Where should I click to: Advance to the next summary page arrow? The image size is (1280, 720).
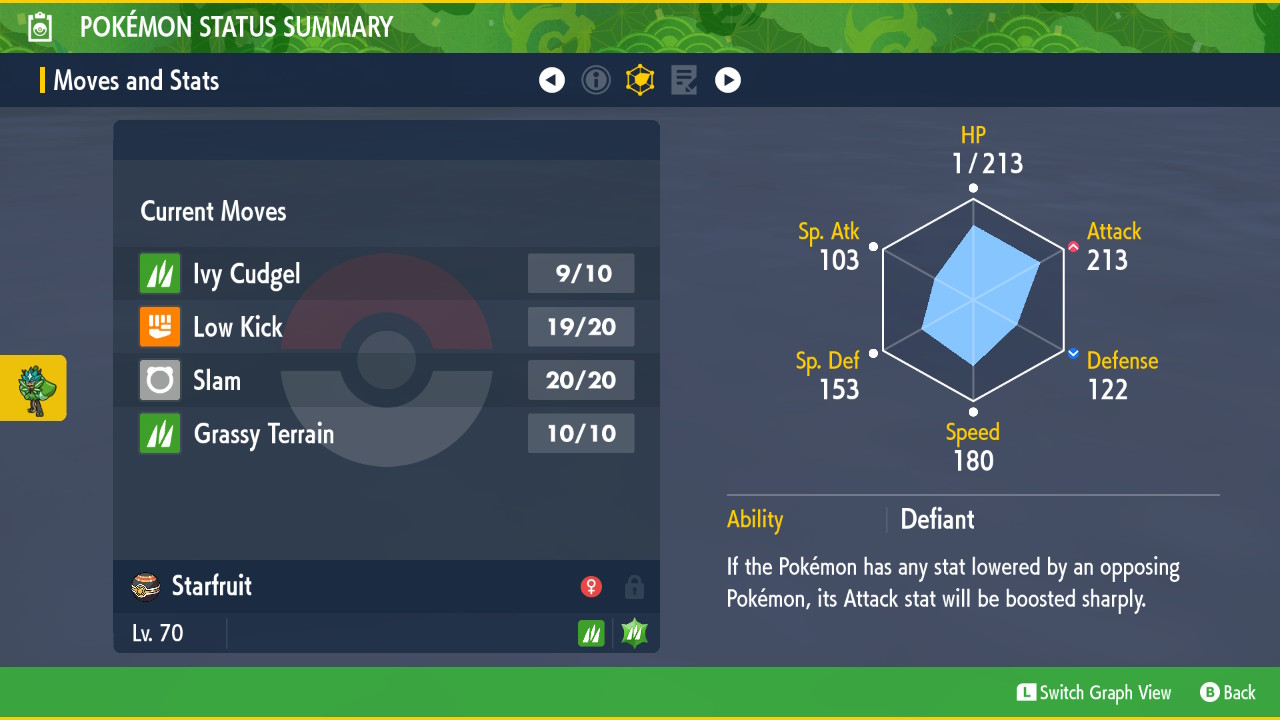pos(728,80)
